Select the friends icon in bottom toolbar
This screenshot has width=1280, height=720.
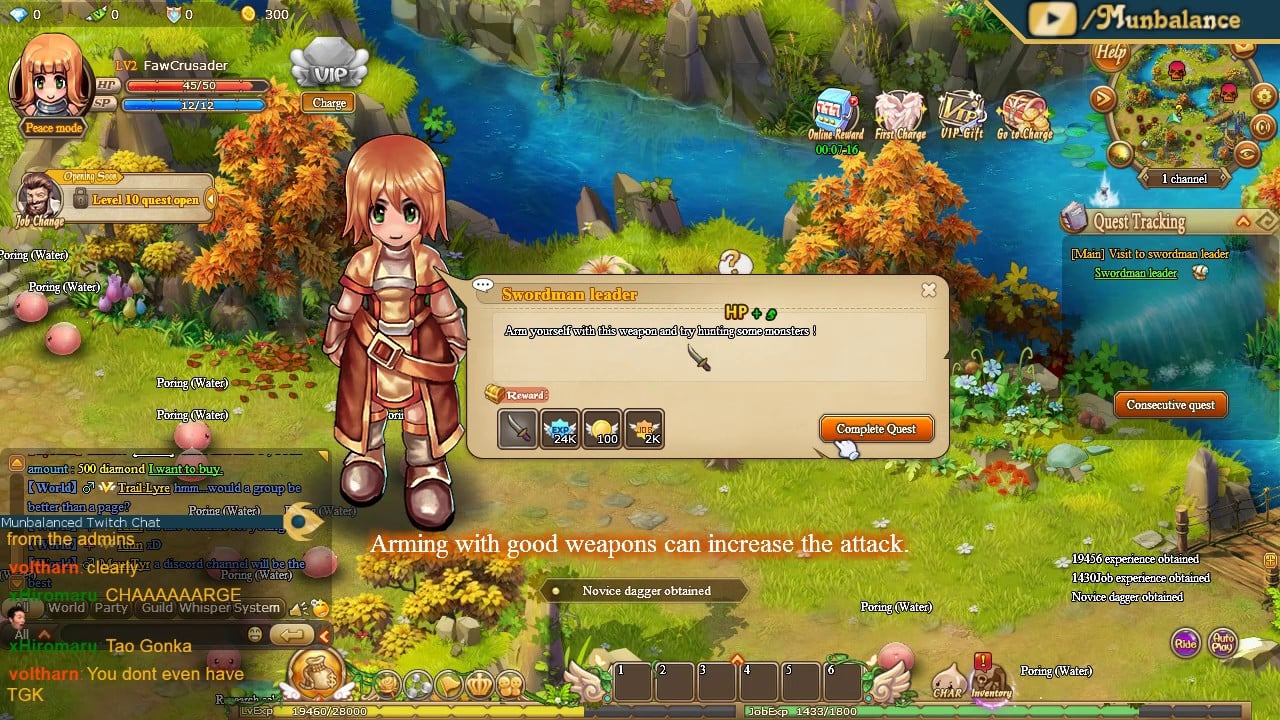pyautogui.click(x=511, y=682)
